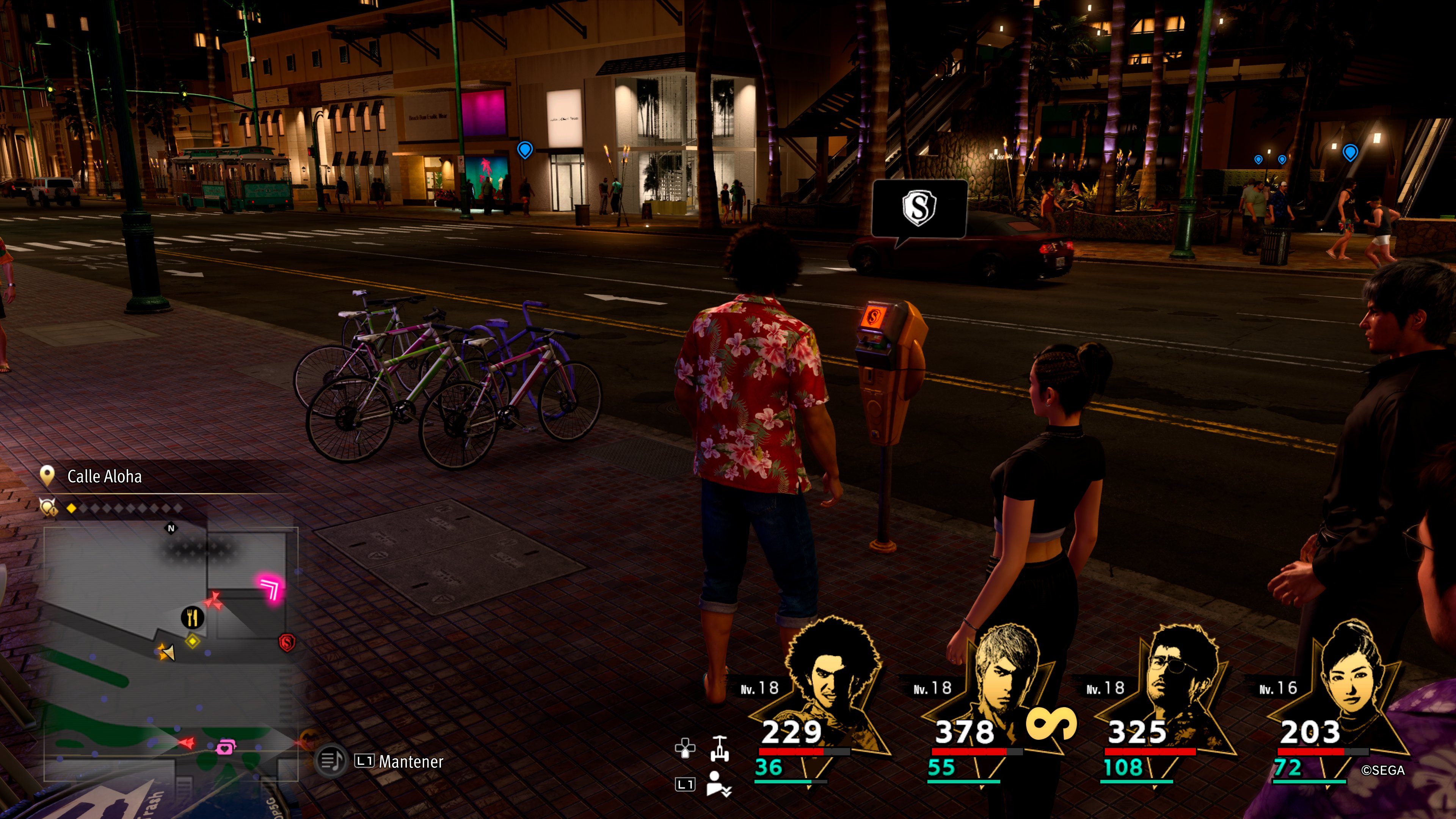Viewport: 1456px width, 819px height.
Task: Select the pink heart chat minimap marker
Action: tap(226, 747)
